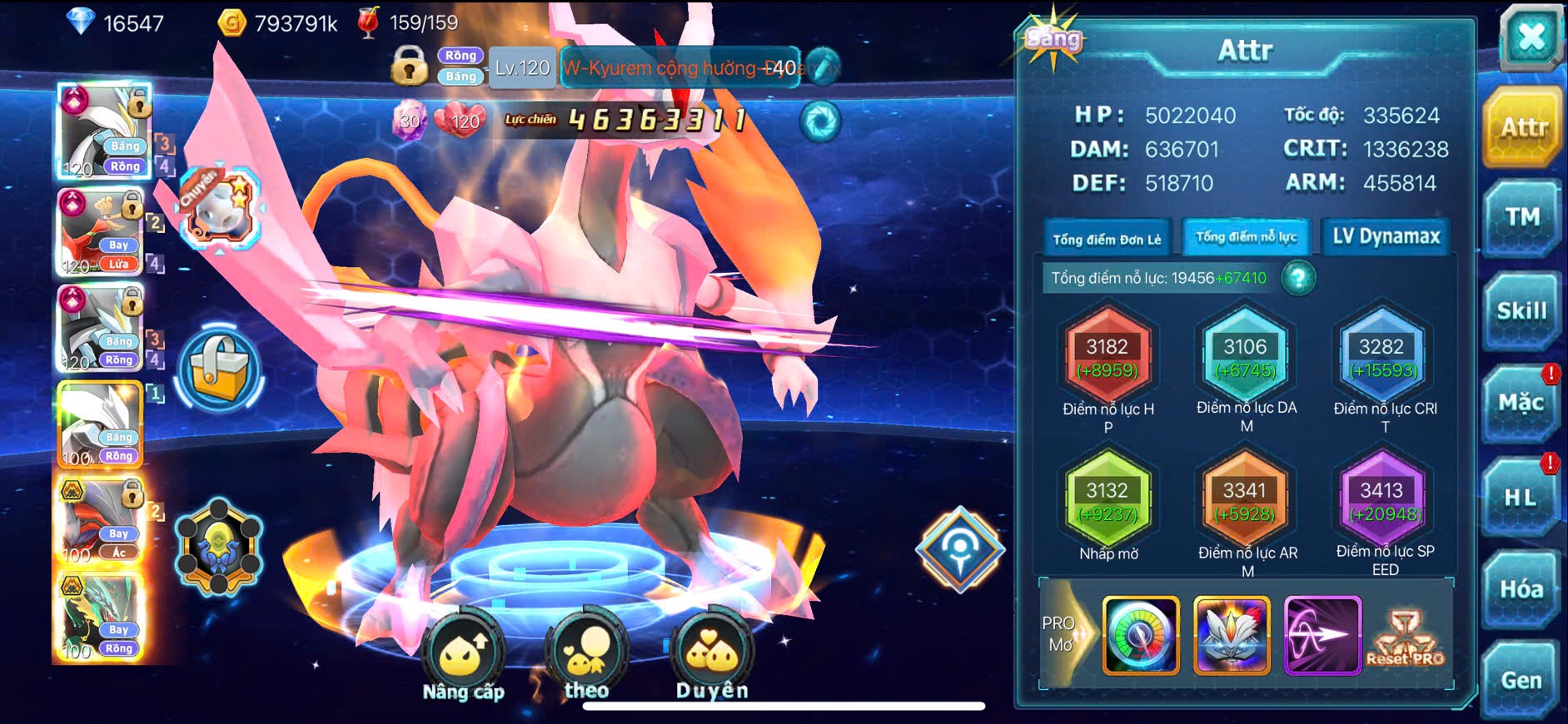Viewport: 1568px width, 724px height.
Task: Select the purple arrow PRO skill icon
Action: 1322,635
